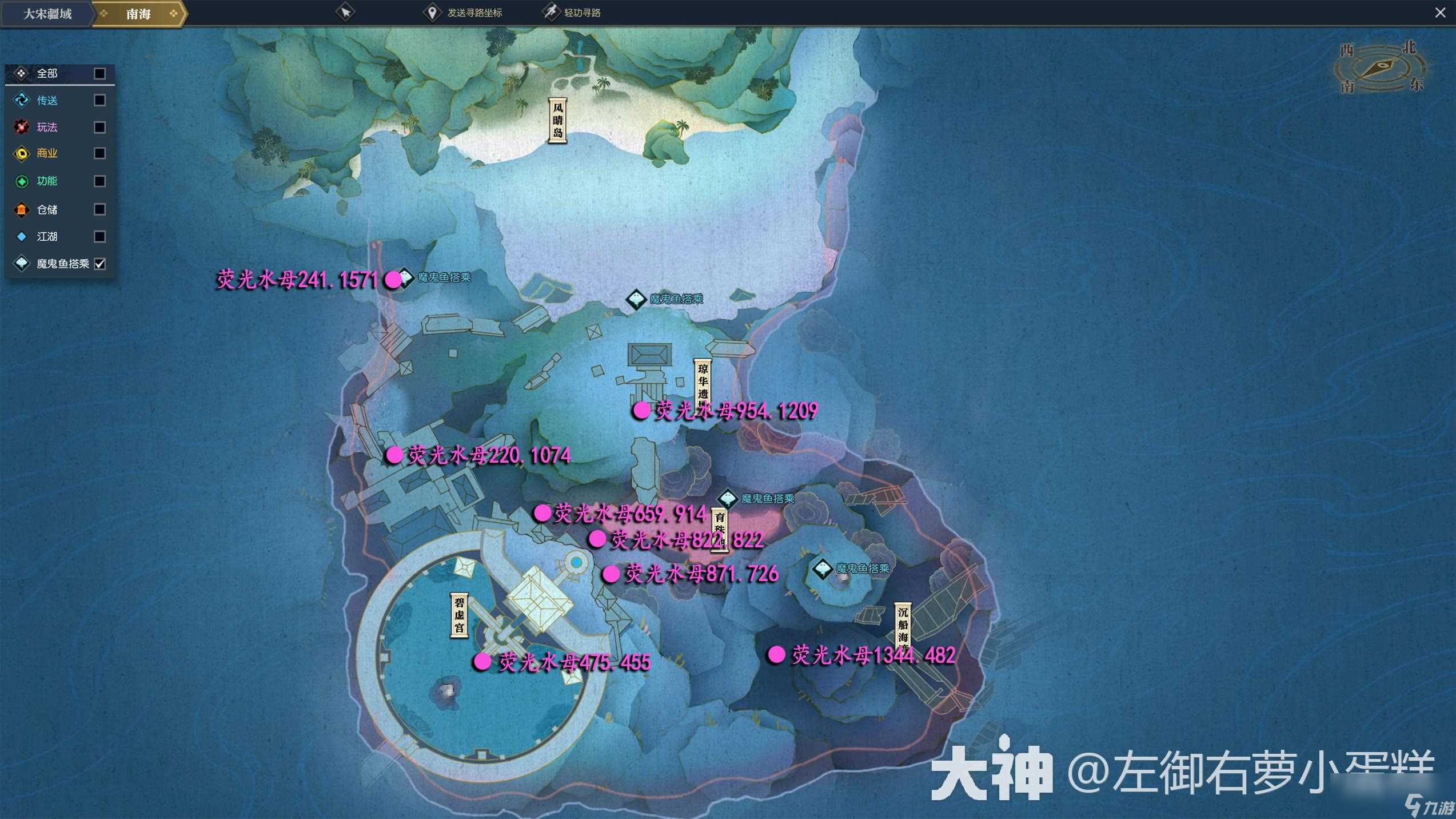
Task: Enable the 全部 checkbox to show all markers
Action: (99, 73)
